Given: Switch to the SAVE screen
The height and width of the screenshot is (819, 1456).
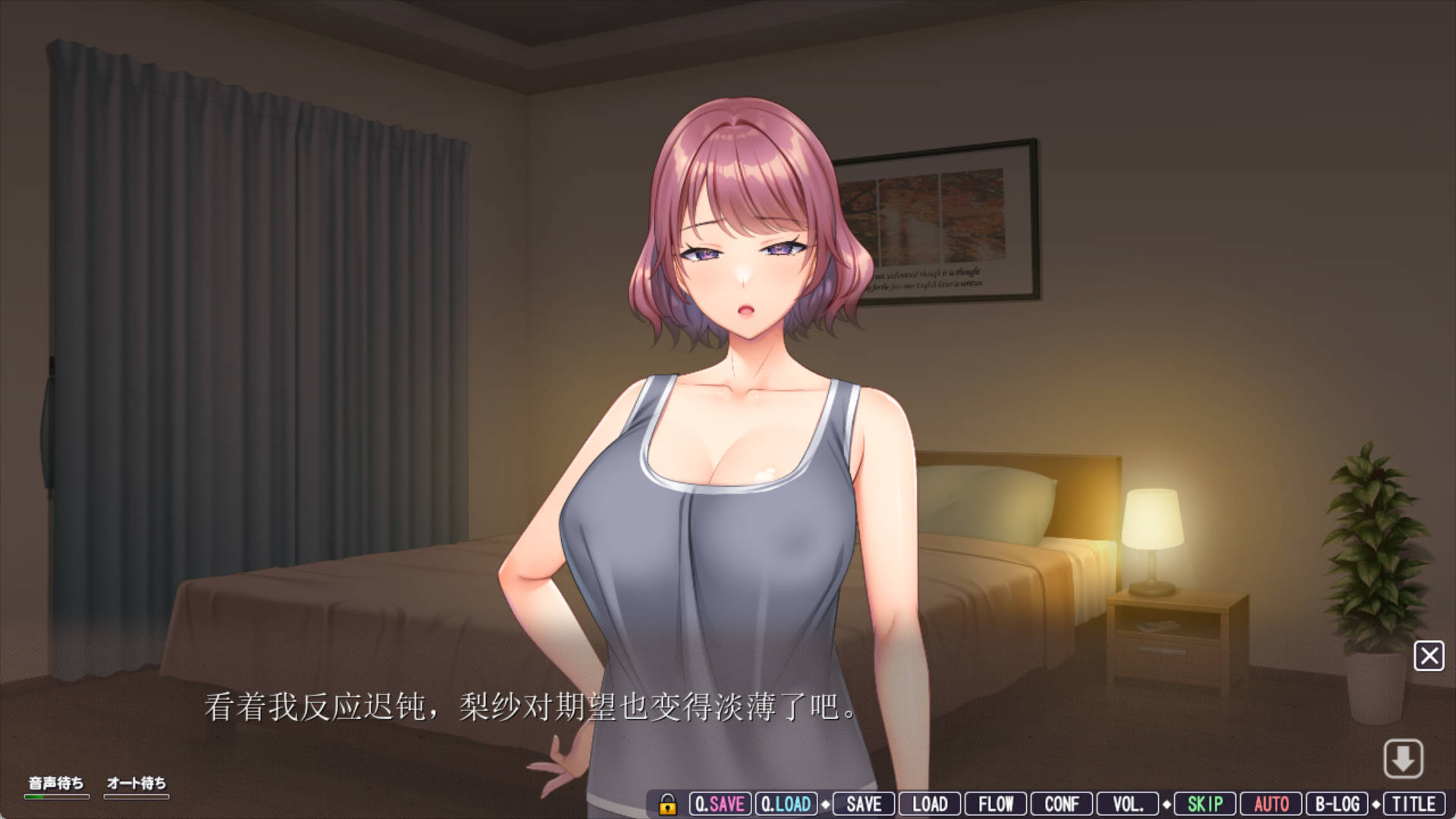Looking at the screenshot, I should pyautogui.click(x=863, y=803).
